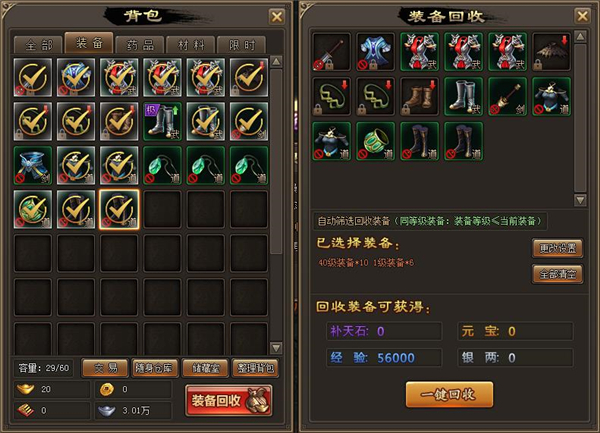This screenshot has height=433, width=600.
Task: Select the brown leather boots in recycling
Action: pyautogui.click(x=419, y=97)
